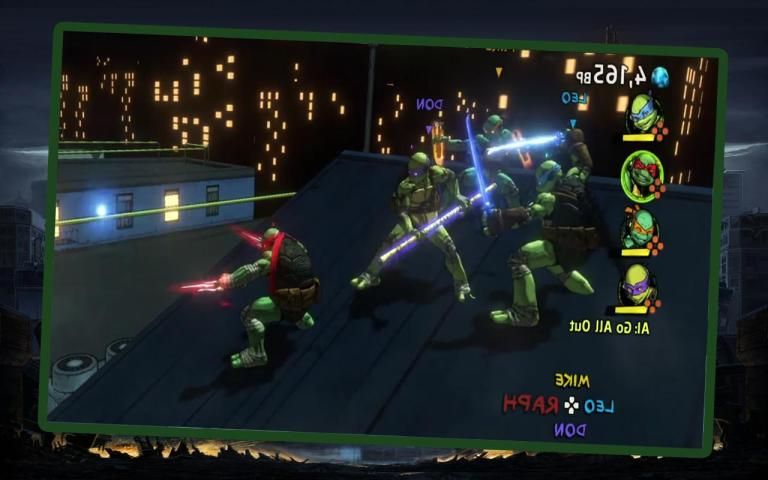This screenshot has width=768, height=480.
Task: Select Michelangelo's orange-masked portrait
Action: [639, 230]
